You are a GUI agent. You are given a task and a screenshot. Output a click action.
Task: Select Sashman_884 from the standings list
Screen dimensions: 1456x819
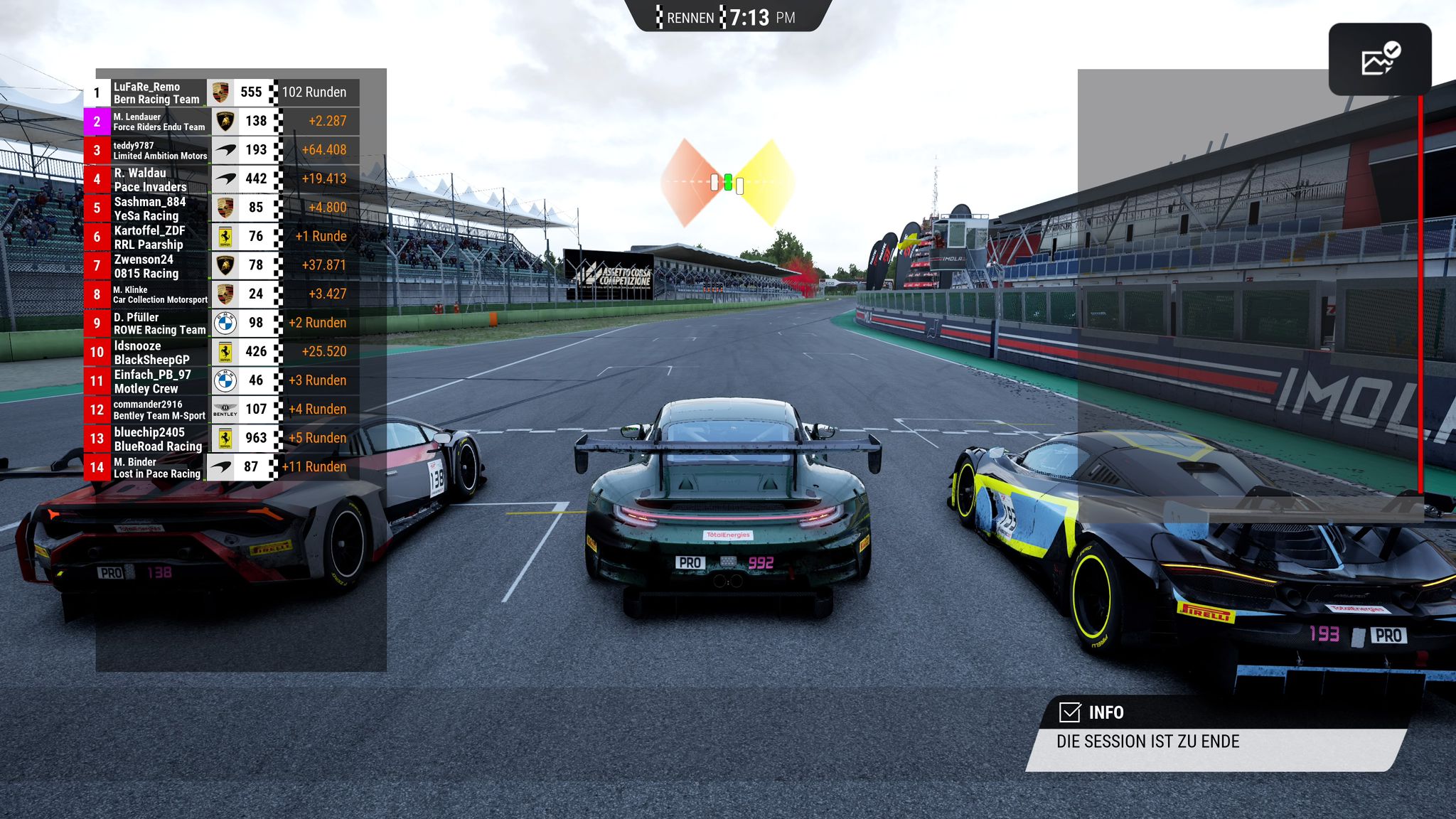(159, 208)
